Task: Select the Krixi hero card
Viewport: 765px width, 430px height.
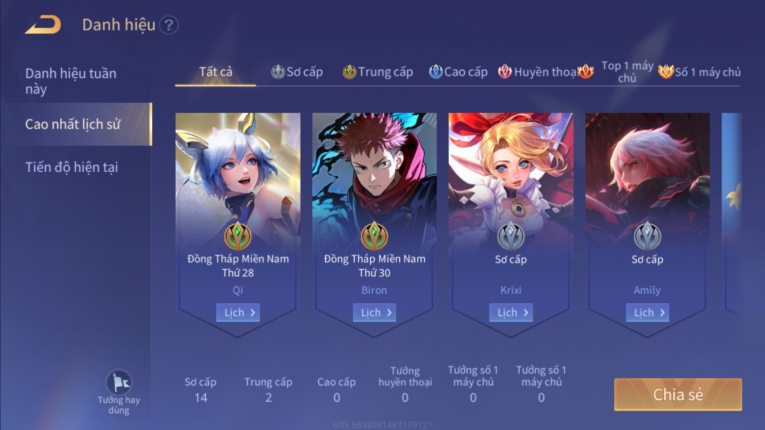Action: pyautogui.click(x=511, y=200)
